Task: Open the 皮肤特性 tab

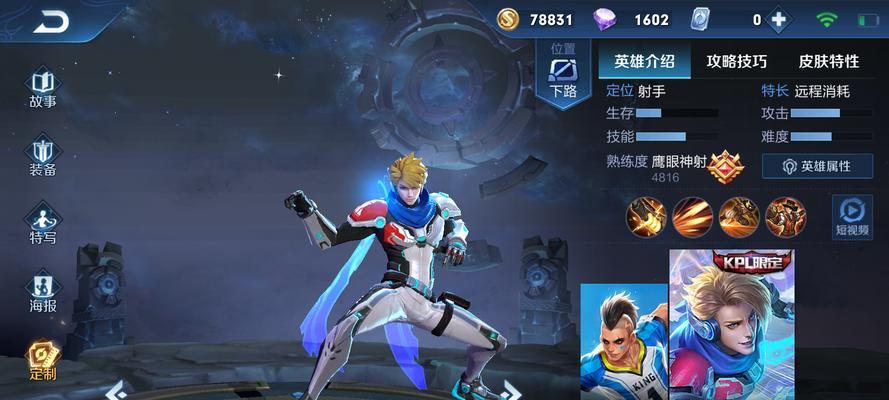Action: click(x=828, y=61)
